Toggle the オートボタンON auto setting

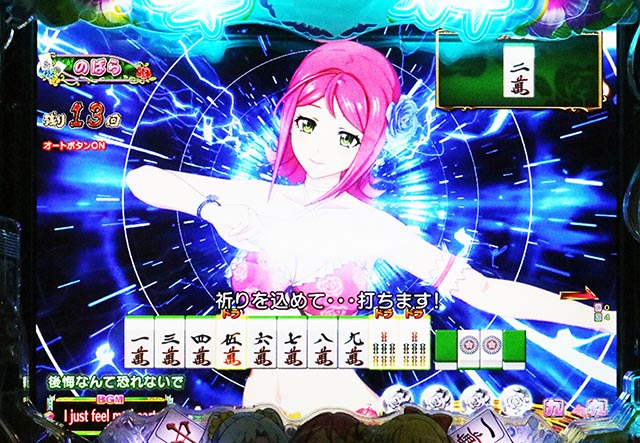pyautogui.click(x=75, y=145)
